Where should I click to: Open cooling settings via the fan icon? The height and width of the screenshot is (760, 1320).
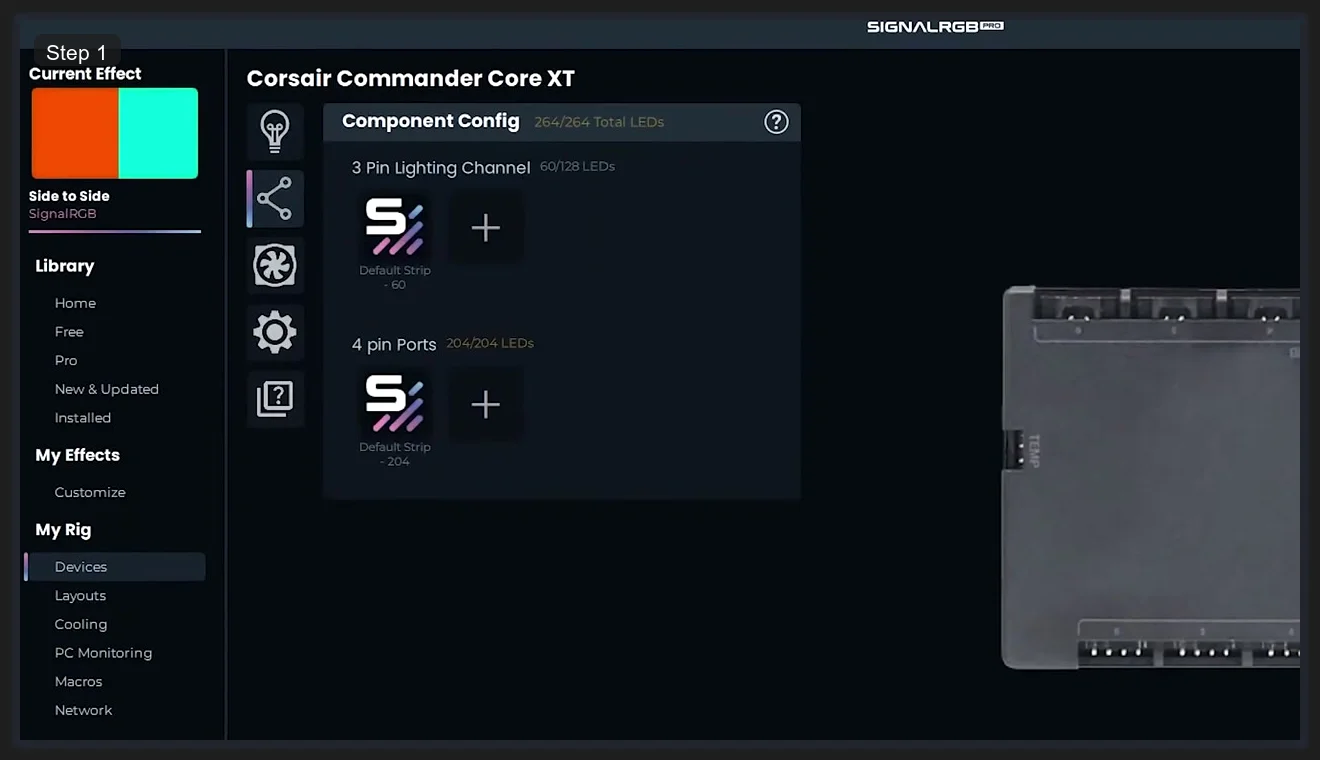(x=275, y=266)
